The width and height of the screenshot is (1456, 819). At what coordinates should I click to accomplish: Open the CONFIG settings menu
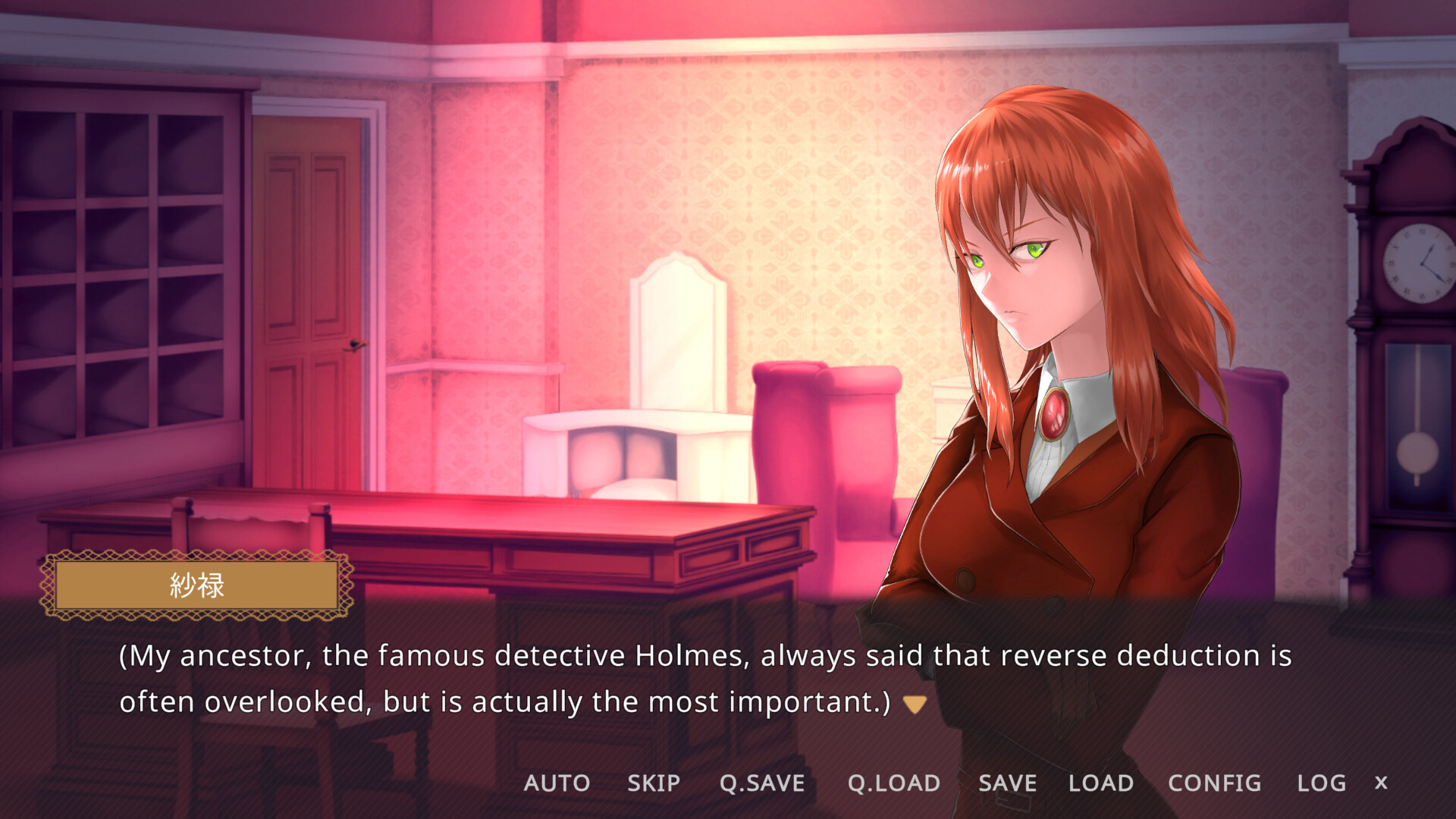coord(1214,783)
